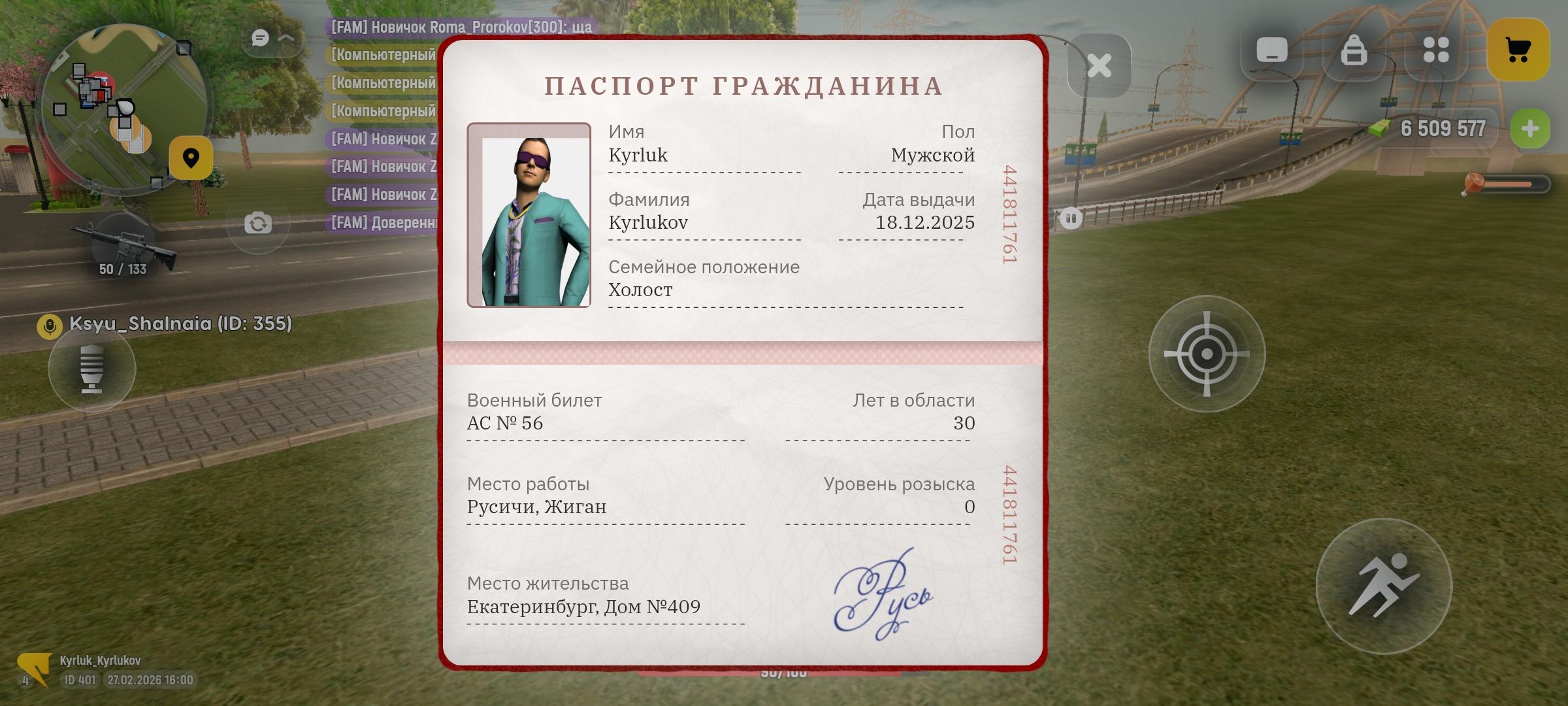Open the map via yellow location pin
This screenshot has height=706, width=1568.
tap(191, 158)
